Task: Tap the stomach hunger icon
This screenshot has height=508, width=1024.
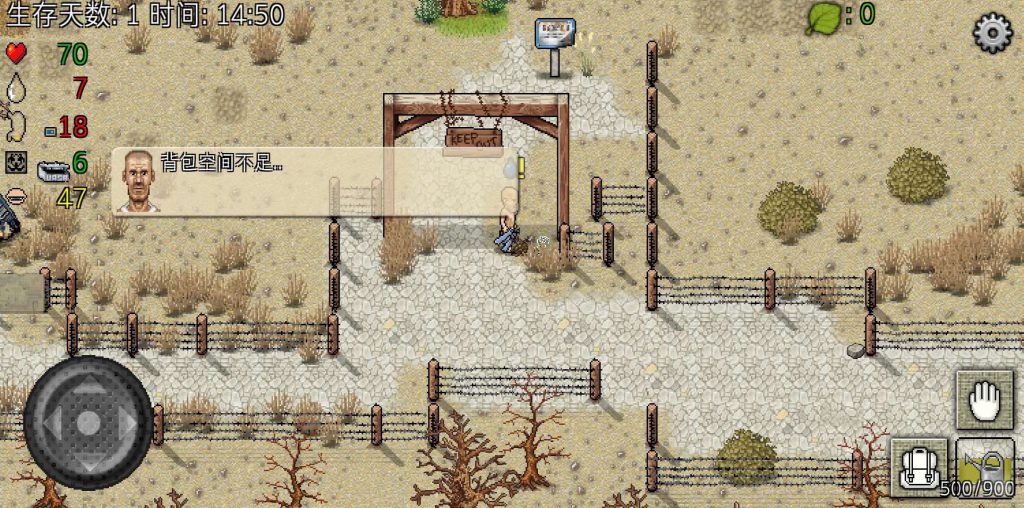Action: 16,126
